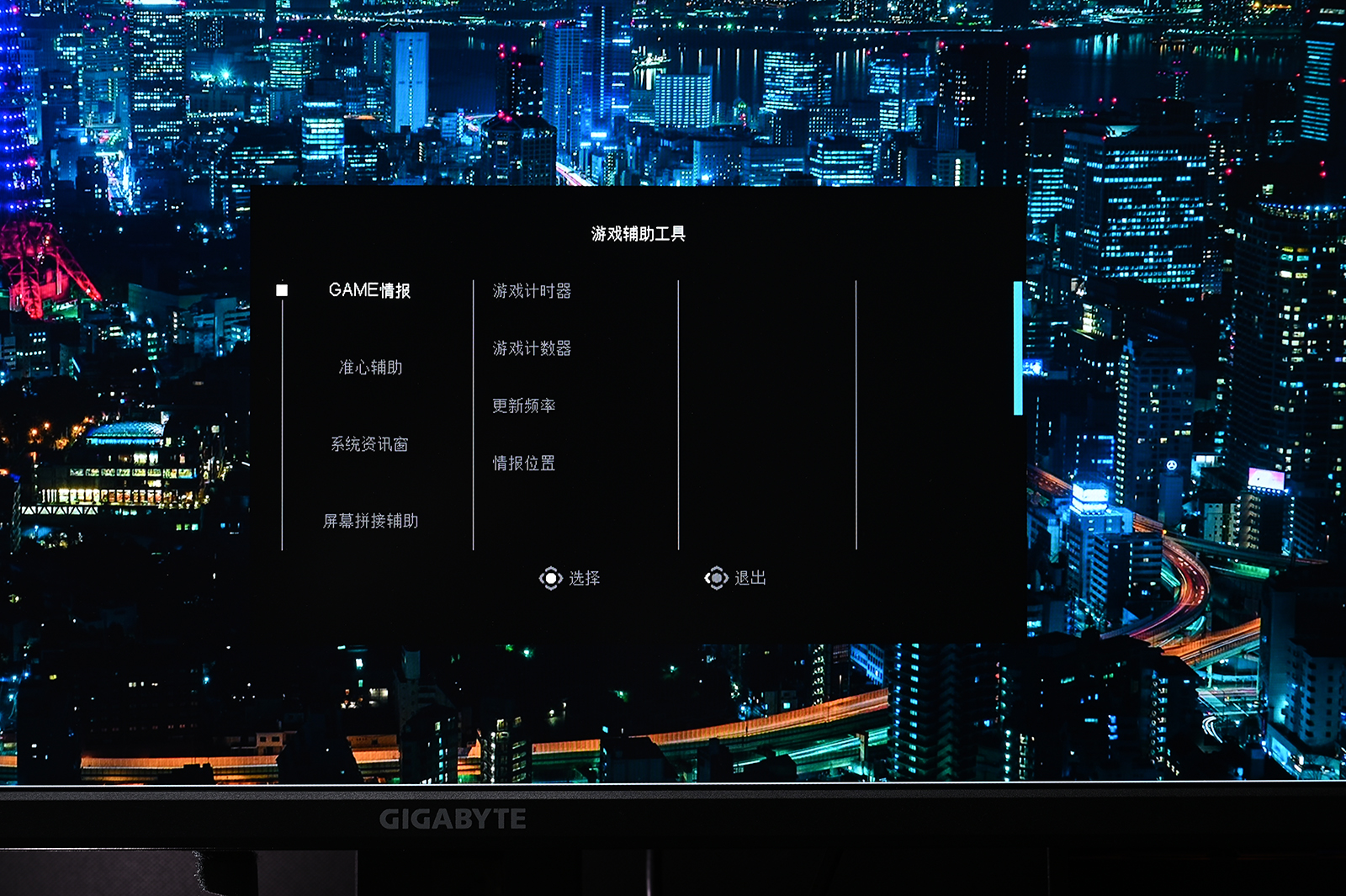The height and width of the screenshot is (896, 1346).
Task: Switch to the 系统资讯窗 section
Action: point(370,445)
